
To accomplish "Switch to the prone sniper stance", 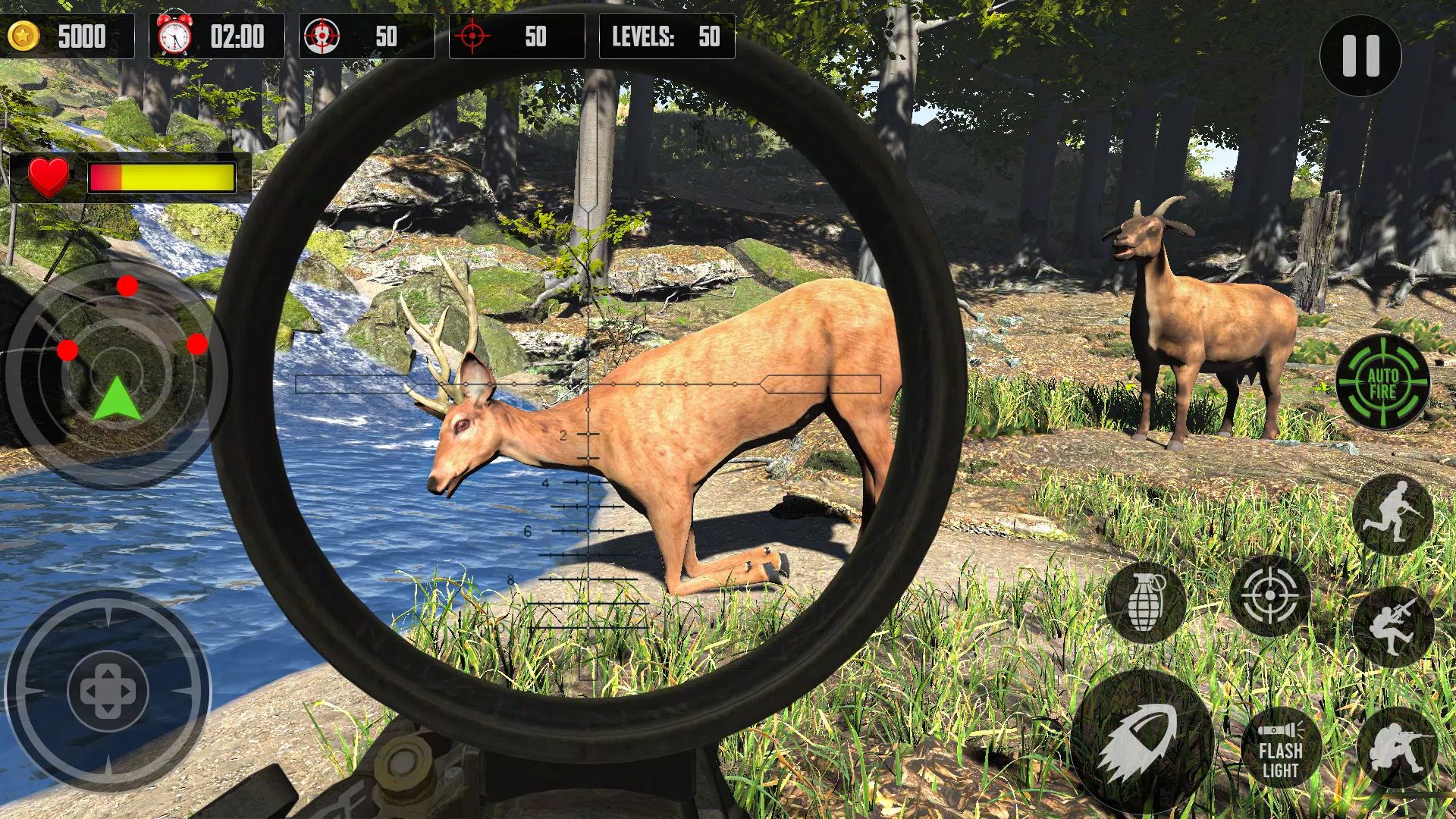I will [1397, 746].
